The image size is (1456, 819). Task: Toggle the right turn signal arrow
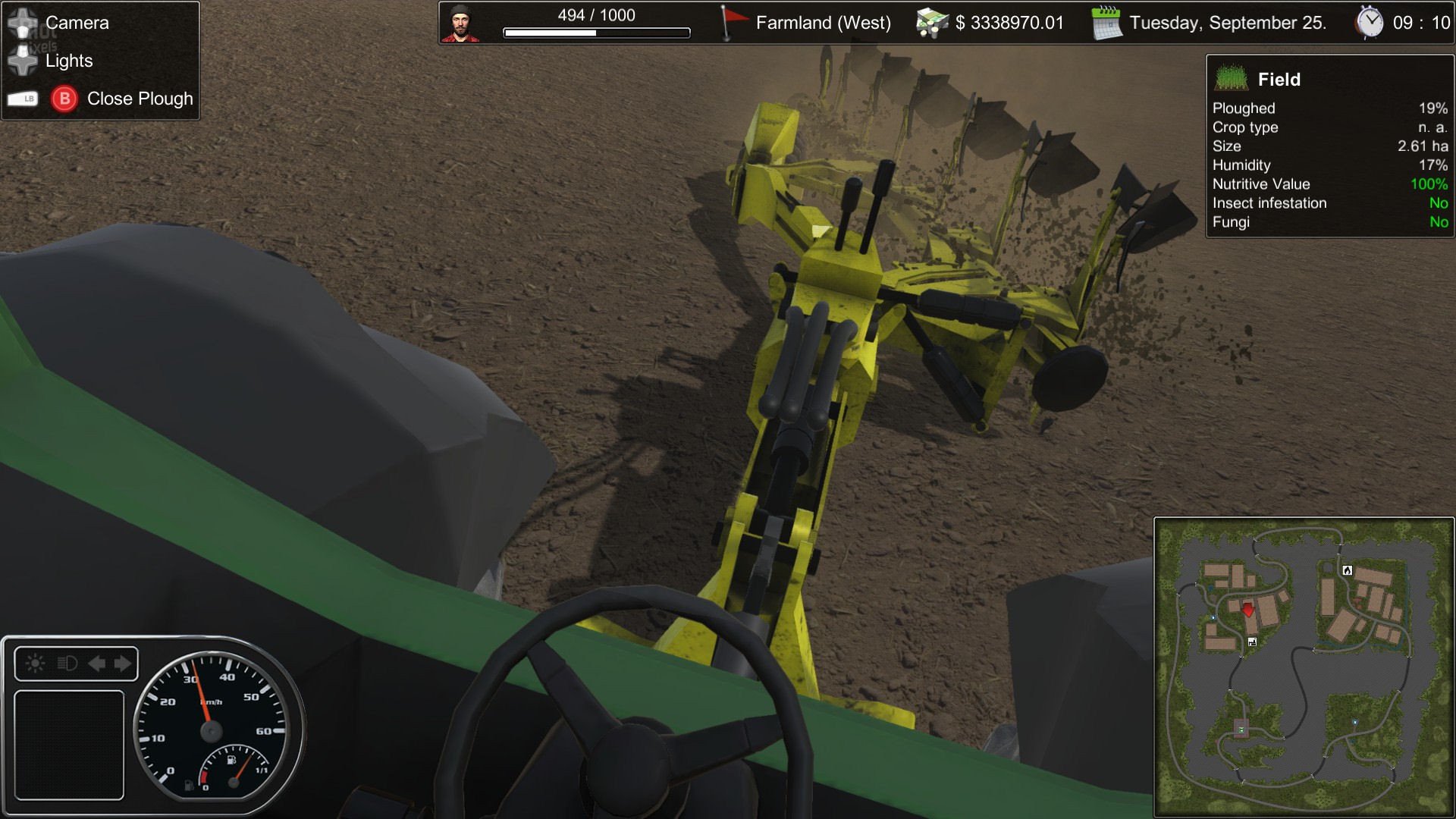coord(123,664)
